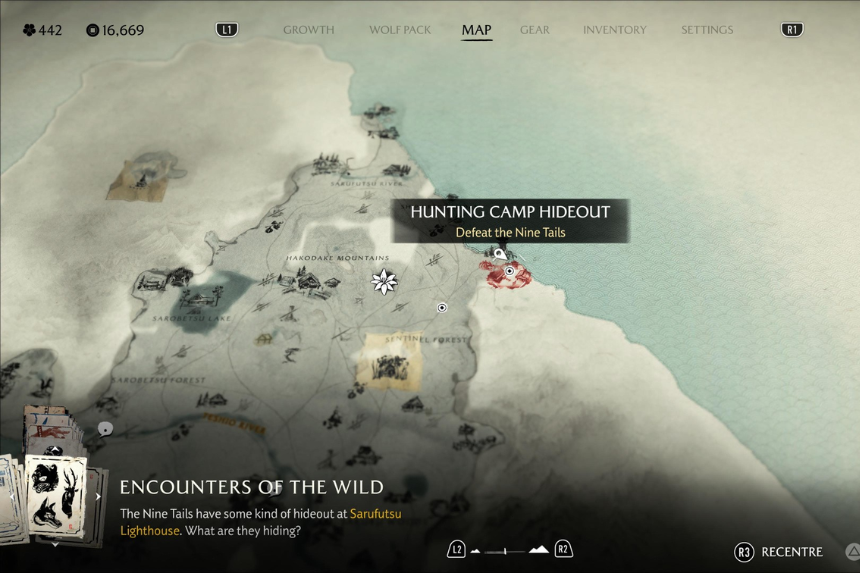Open the Settings tab

(707, 30)
